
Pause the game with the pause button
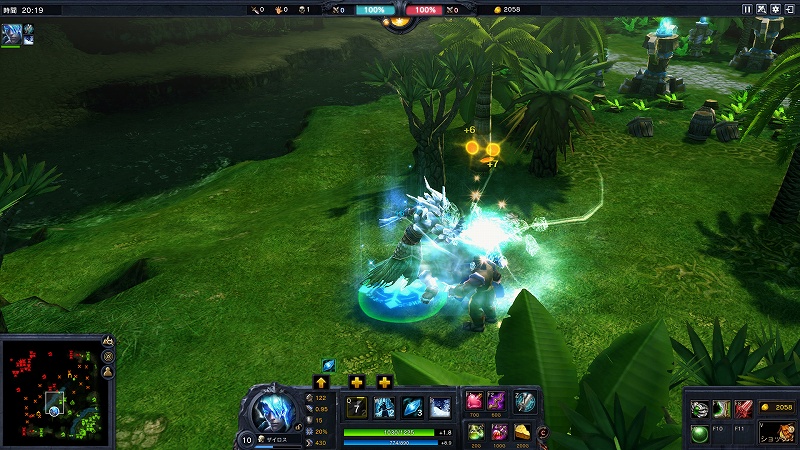[747, 9]
